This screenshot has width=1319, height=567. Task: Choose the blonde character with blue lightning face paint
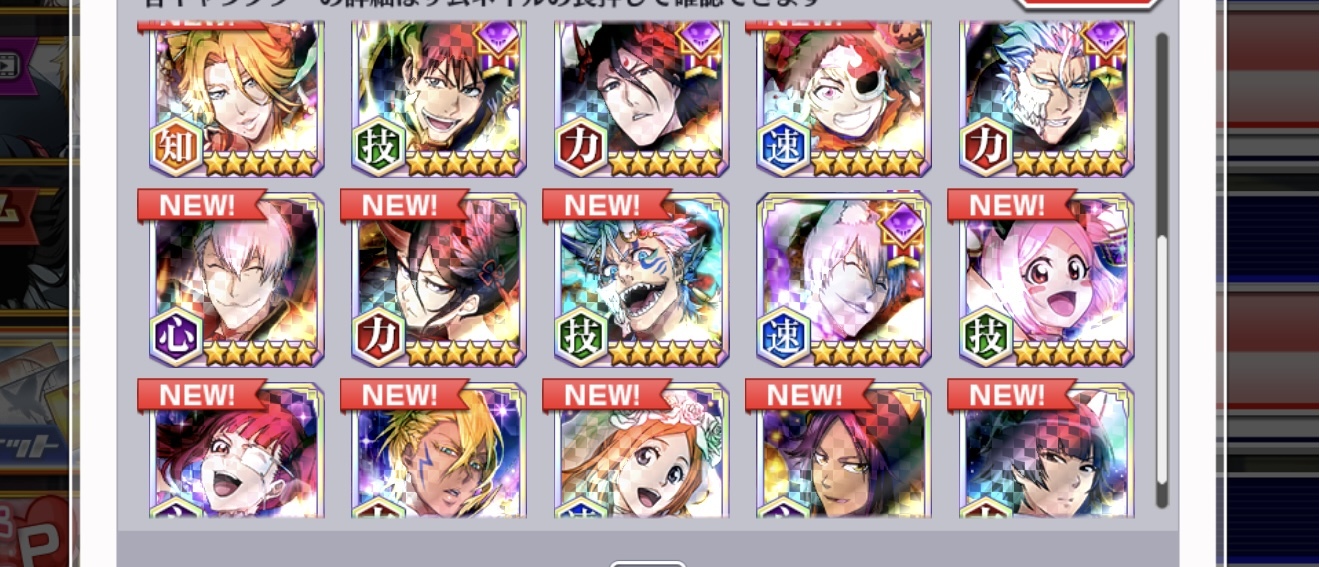pyautogui.click(x=439, y=455)
